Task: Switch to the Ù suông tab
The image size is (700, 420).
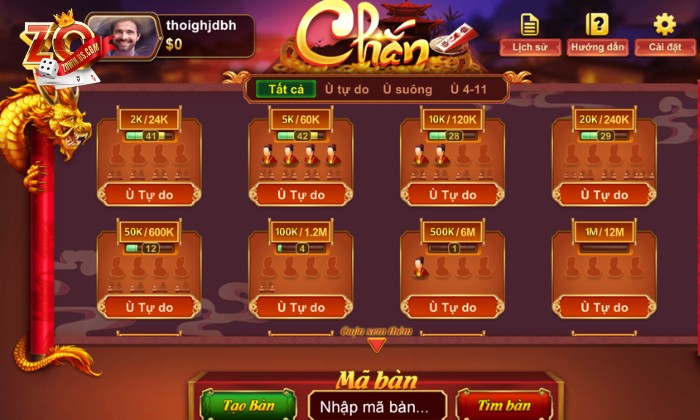Action: click(407, 89)
